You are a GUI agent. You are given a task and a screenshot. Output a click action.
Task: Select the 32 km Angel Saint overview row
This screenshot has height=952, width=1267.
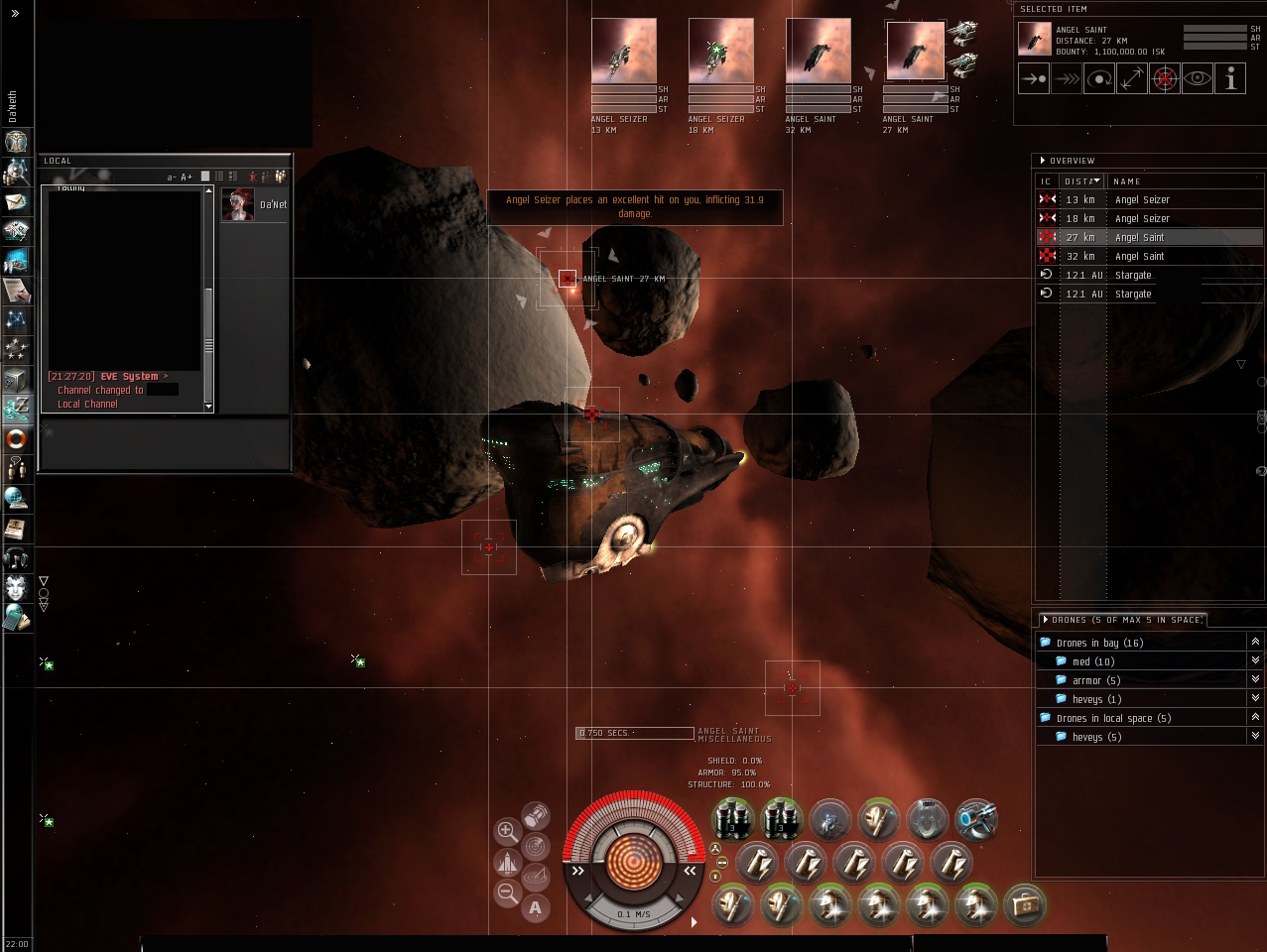click(x=1139, y=256)
